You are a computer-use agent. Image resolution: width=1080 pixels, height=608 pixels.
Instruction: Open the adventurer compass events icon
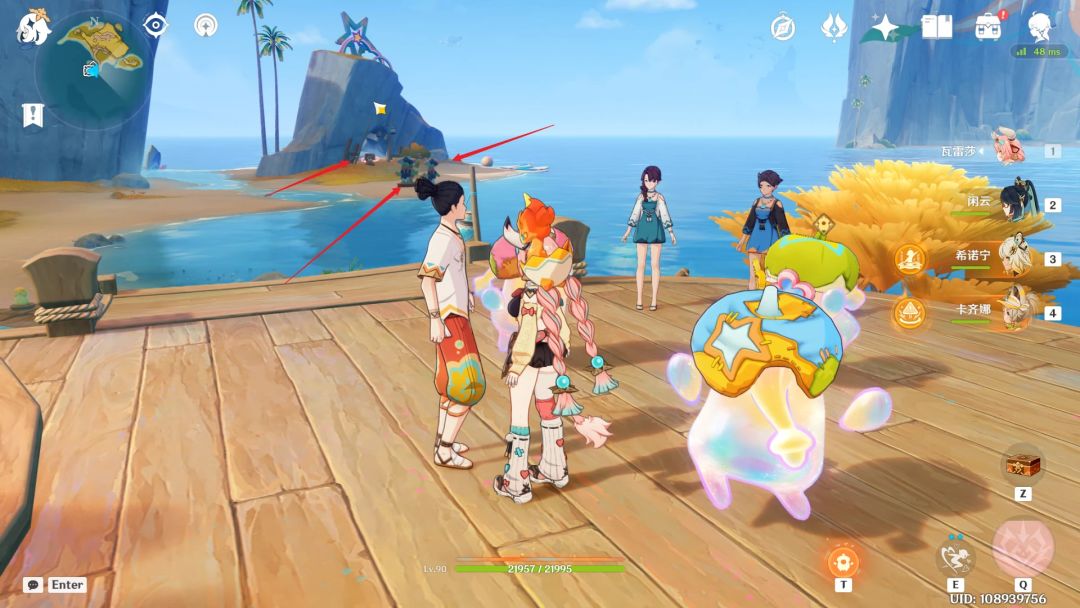coord(782,27)
